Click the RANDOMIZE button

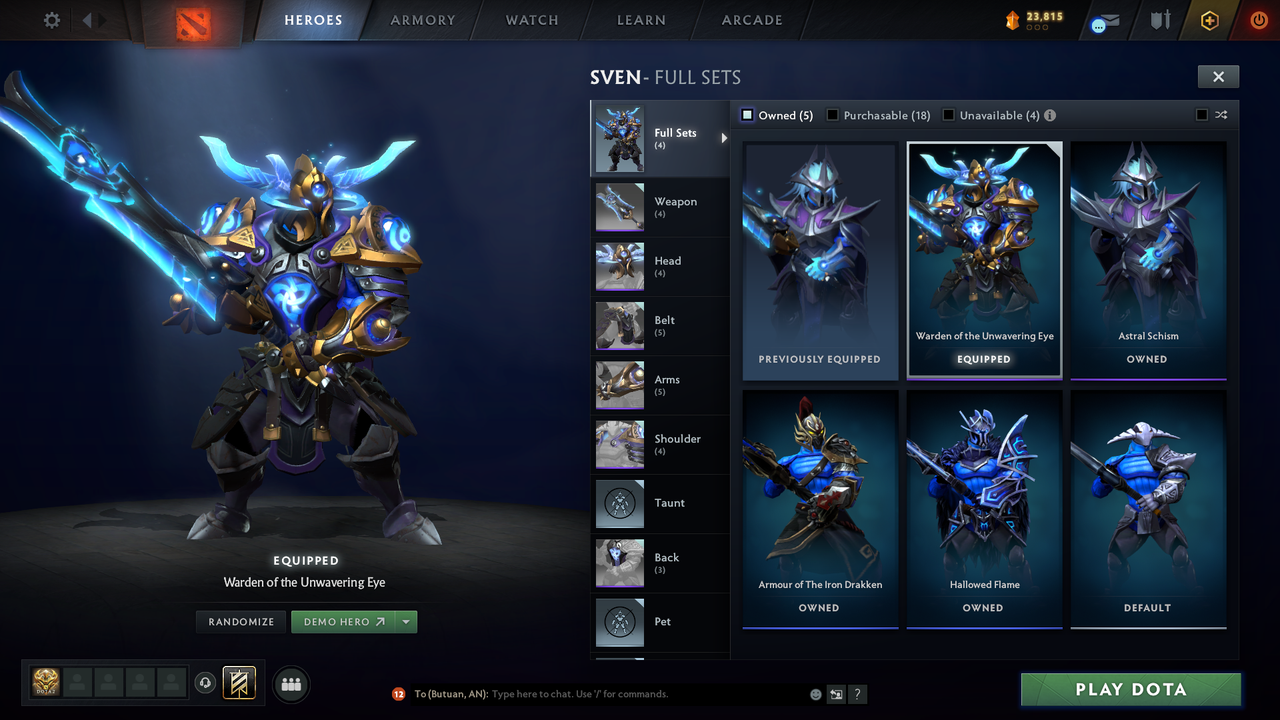pyautogui.click(x=240, y=621)
